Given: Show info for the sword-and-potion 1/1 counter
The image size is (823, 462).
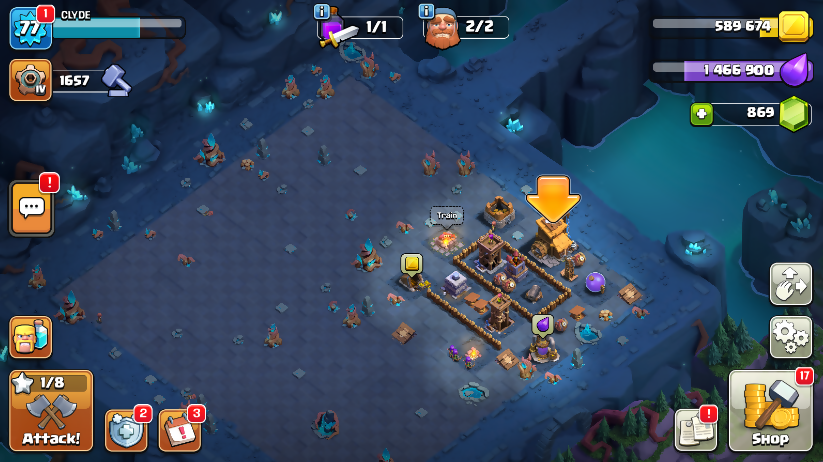Looking at the screenshot, I should 321,12.
